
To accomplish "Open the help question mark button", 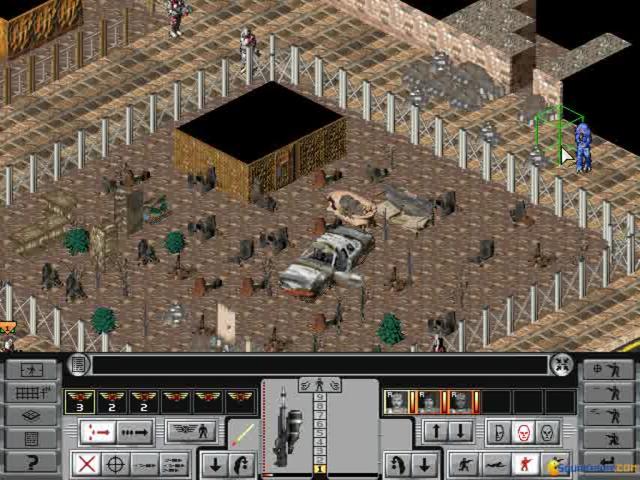I will (x=31, y=462).
